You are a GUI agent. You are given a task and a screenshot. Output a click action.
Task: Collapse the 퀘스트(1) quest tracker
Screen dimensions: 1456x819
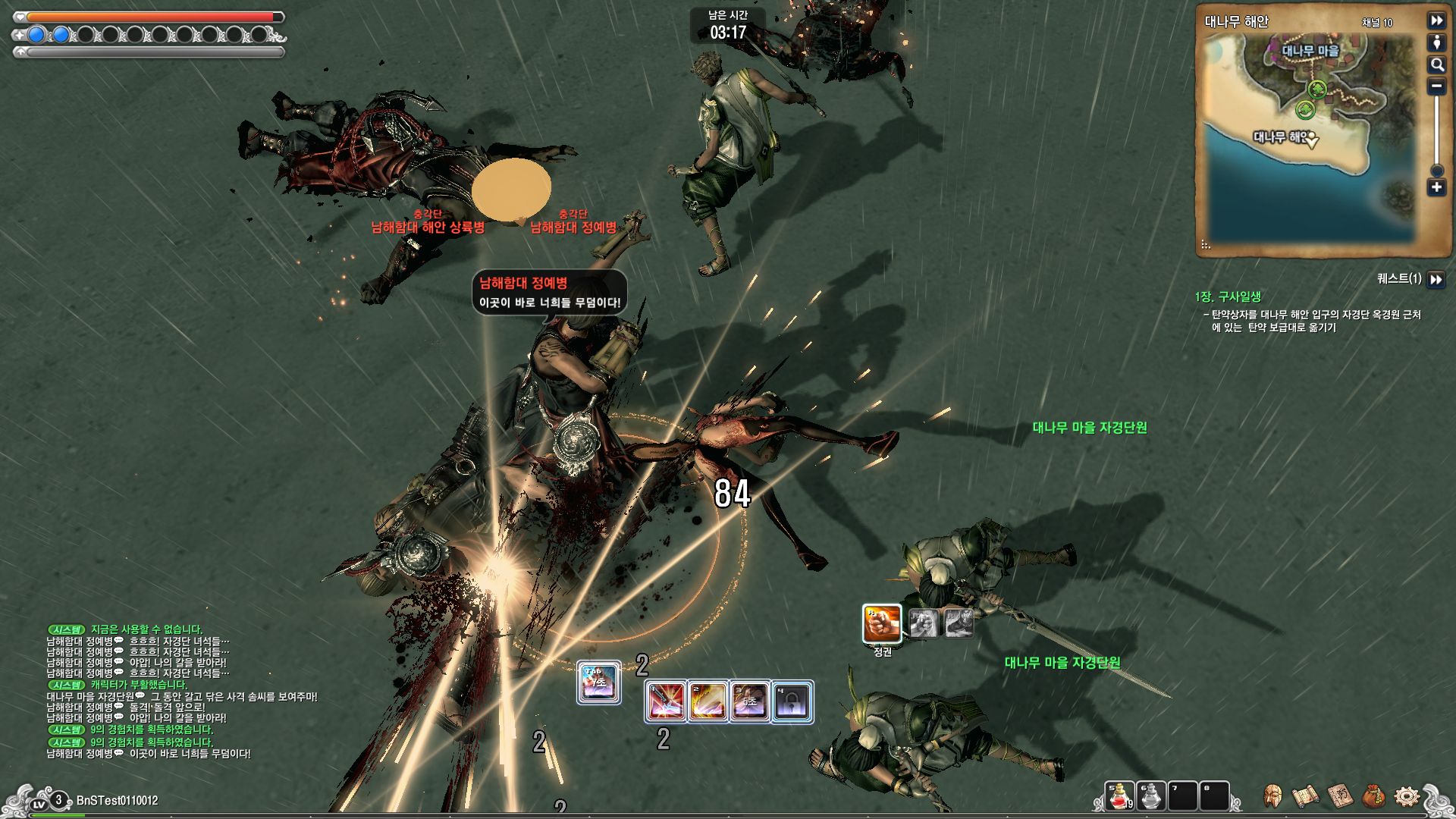(1436, 280)
